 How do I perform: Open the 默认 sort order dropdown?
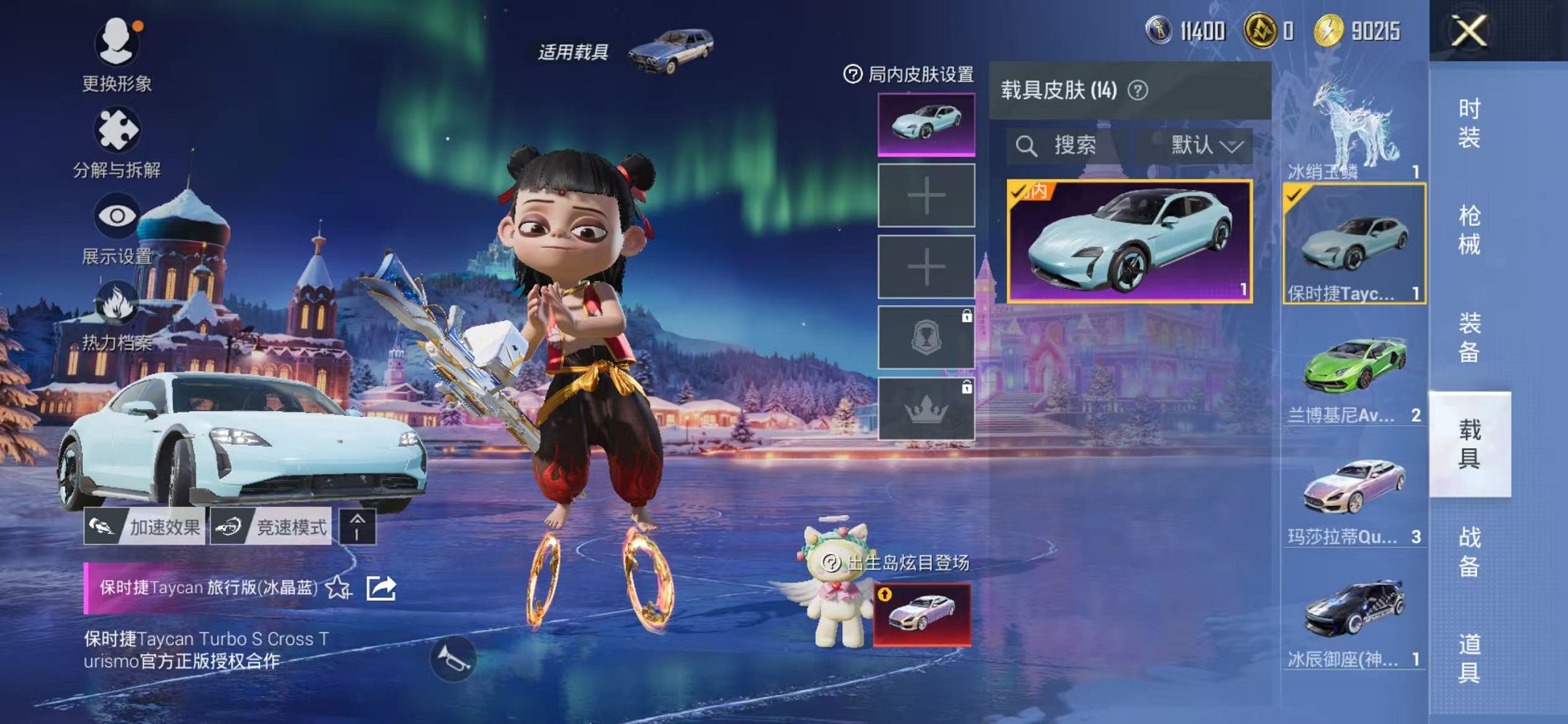click(x=1201, y=144)
